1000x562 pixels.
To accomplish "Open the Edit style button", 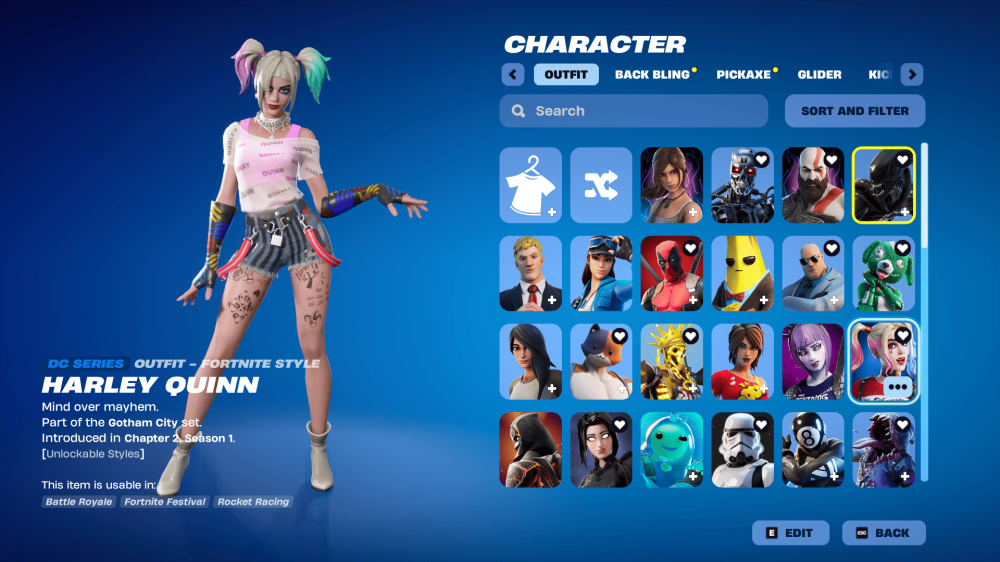I will [789, 533].
